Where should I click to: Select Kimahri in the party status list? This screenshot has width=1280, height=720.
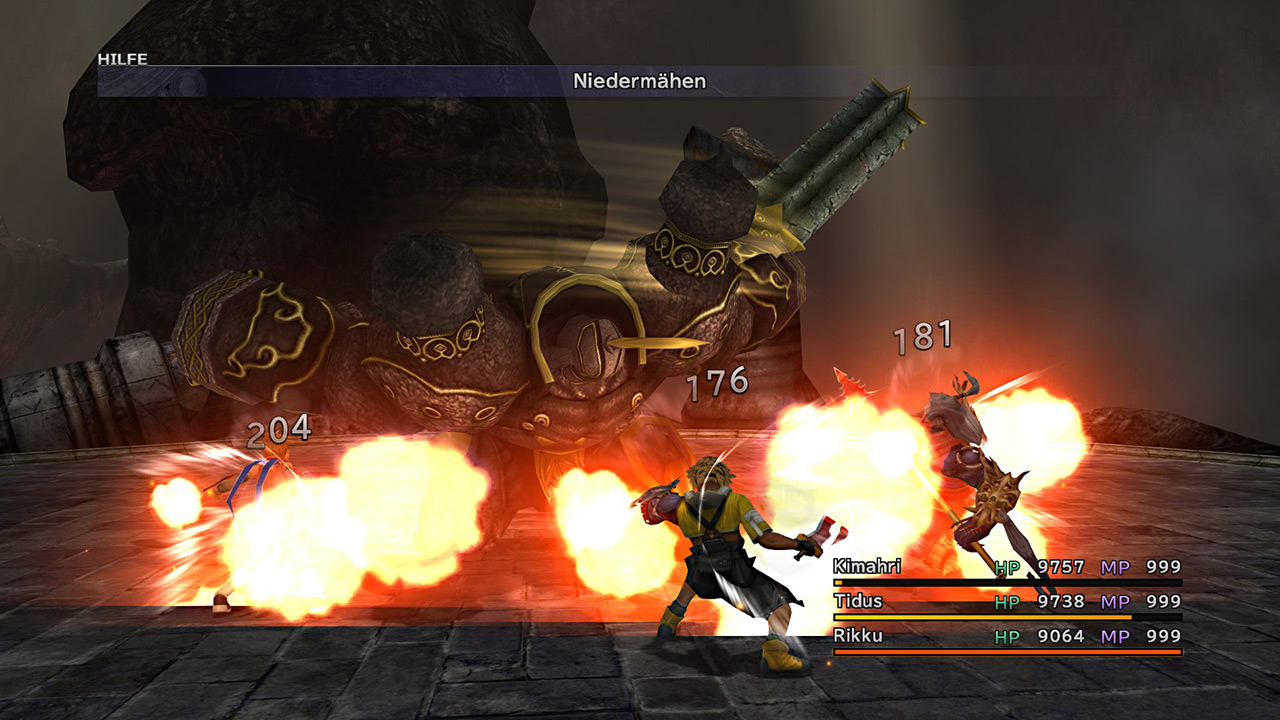tap(868, 567)
